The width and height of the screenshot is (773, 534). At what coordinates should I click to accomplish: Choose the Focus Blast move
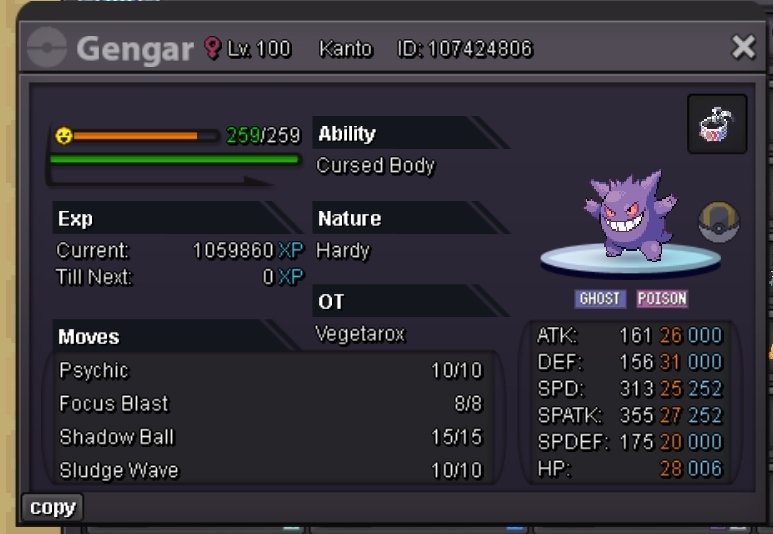coord(270,404)
